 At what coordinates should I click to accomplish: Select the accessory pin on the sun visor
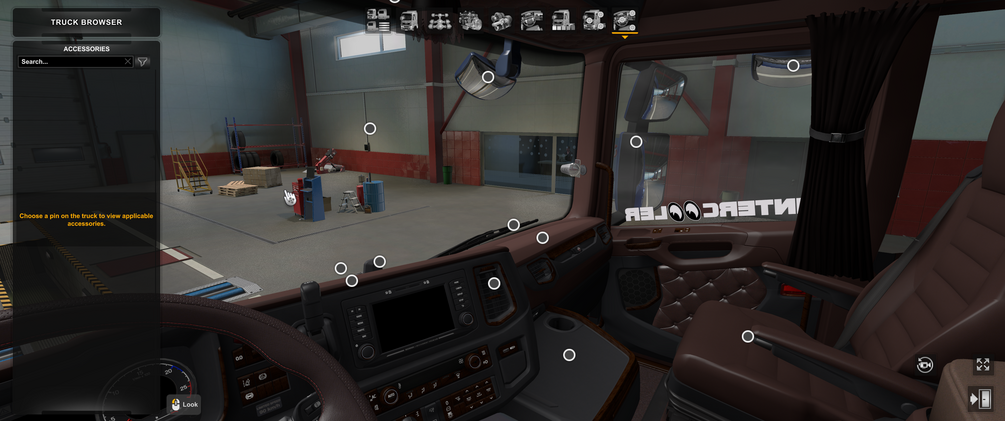point(488,77)
